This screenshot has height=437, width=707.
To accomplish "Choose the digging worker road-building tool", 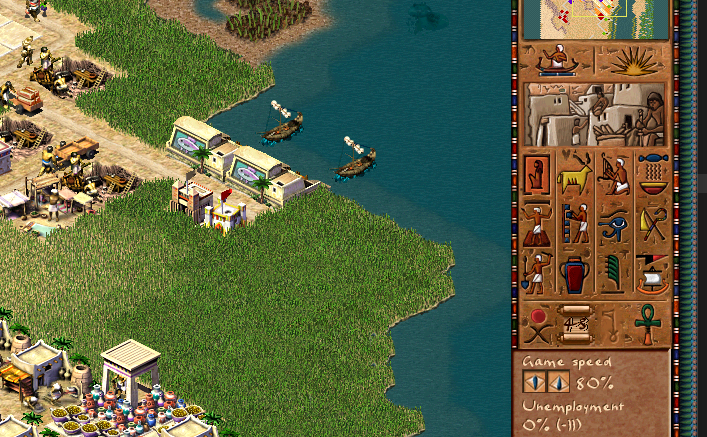I will [x=538, y=272].
